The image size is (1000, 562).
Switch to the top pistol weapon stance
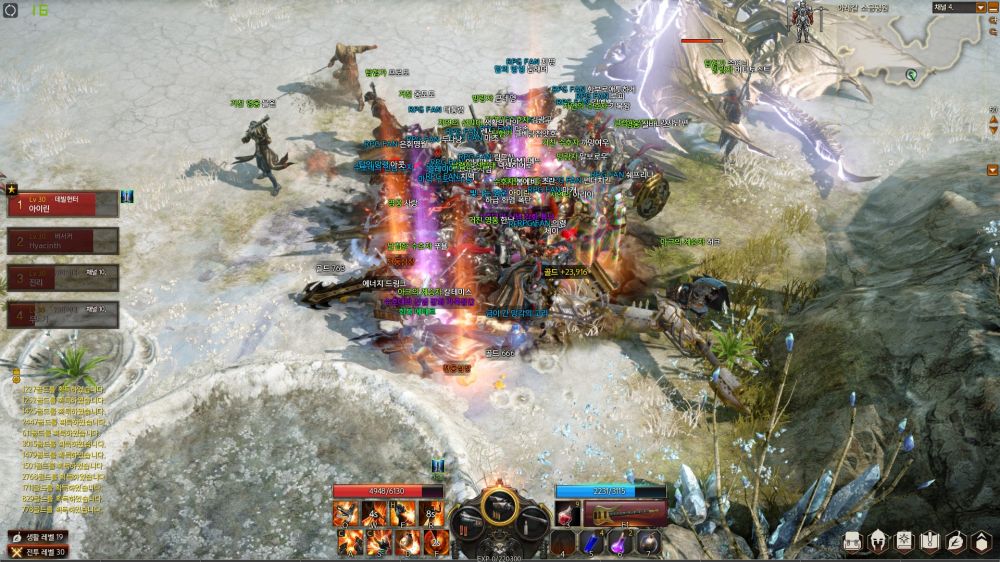pyautogui.click(x=499, y=504)
